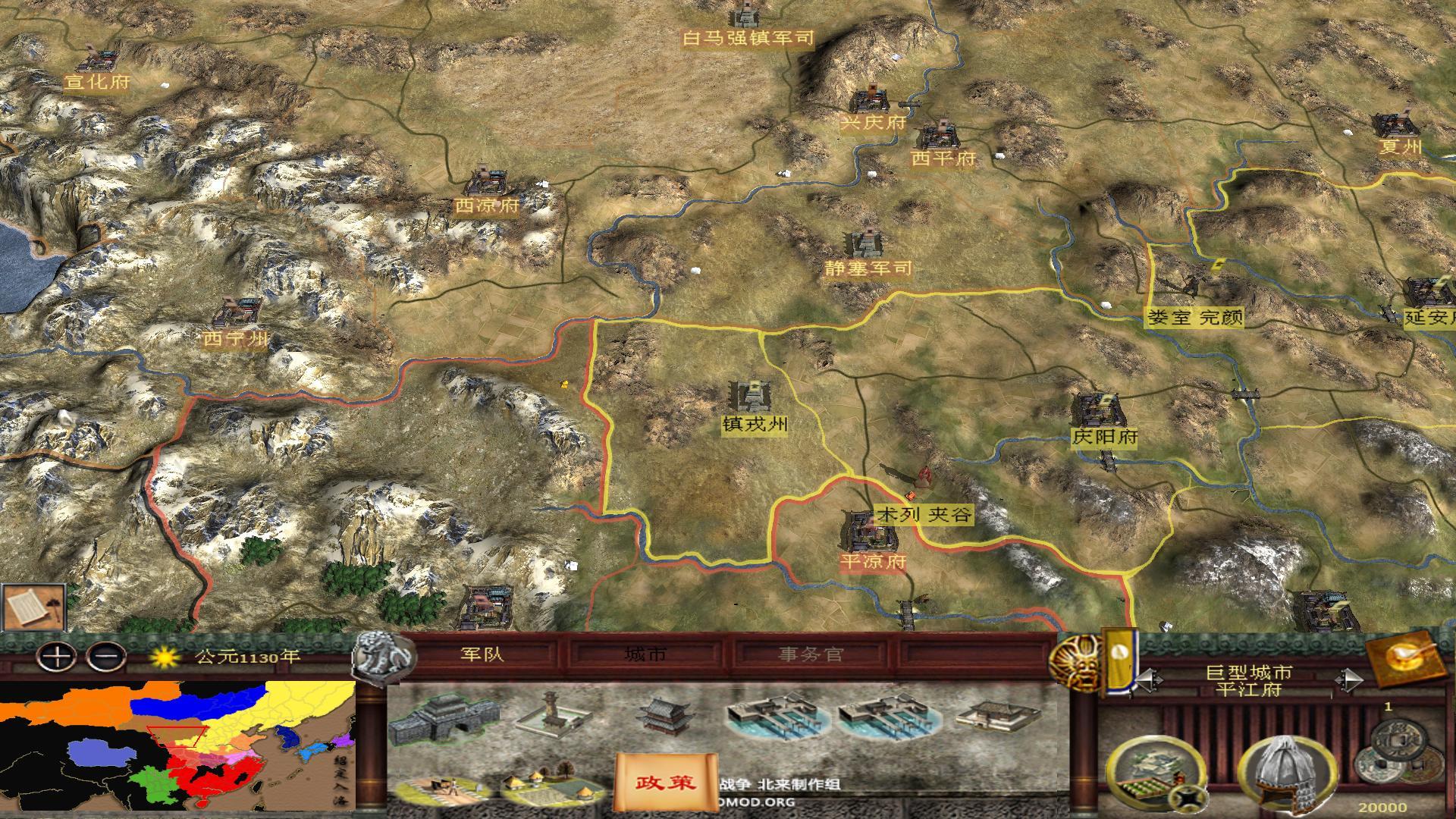Select the stone city wall building
1456x819 pixels.
(x=445, y=718)
